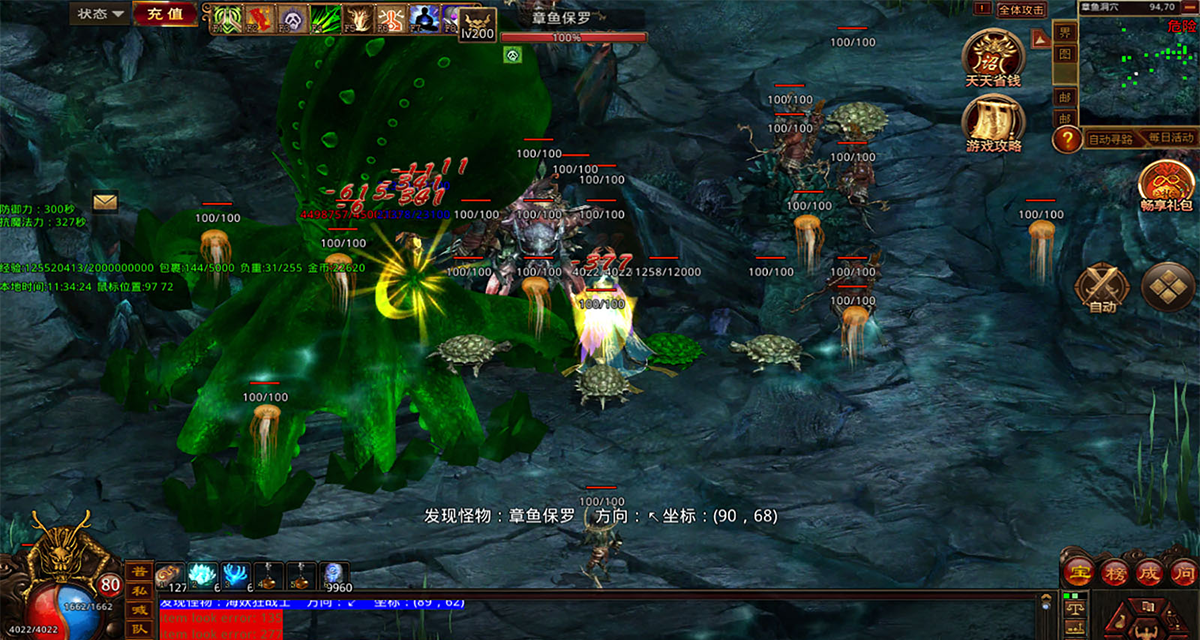Click the yellow question mark help button
This screenshot has height=640, width=1200.
point(1068,139)
